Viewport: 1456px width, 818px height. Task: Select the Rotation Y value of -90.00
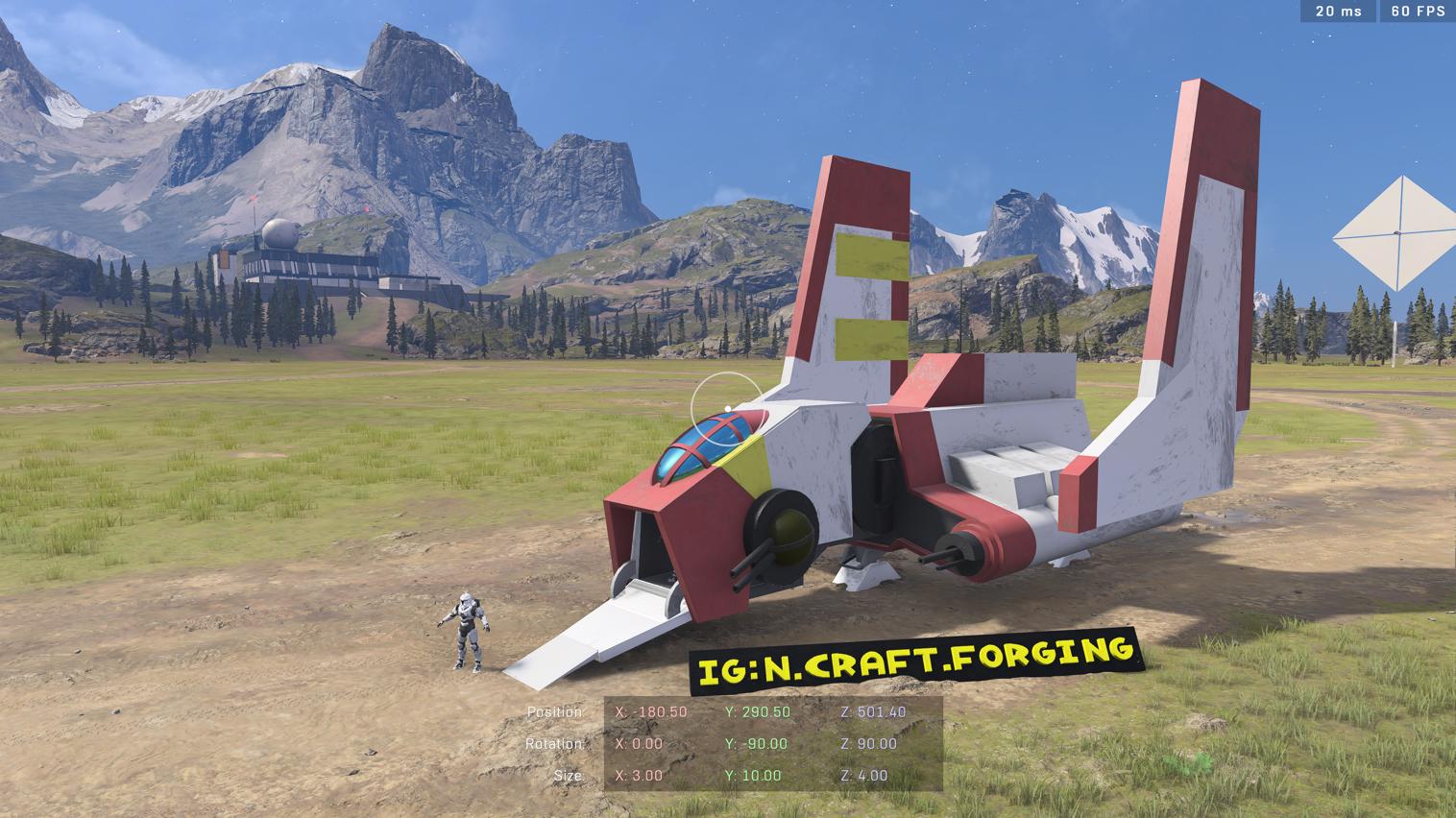[x=756, y=743]
